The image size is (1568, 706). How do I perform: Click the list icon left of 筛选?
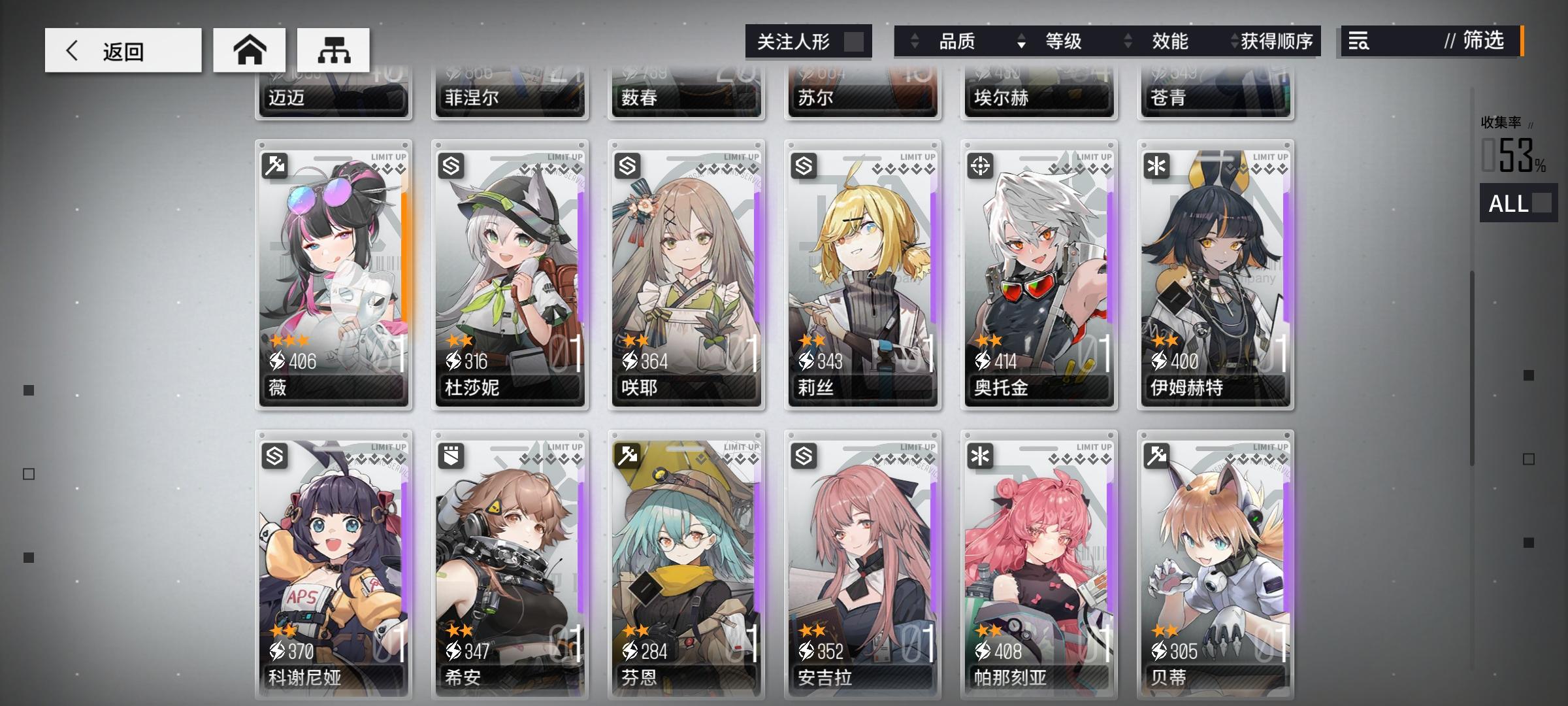pos(1357,41)
